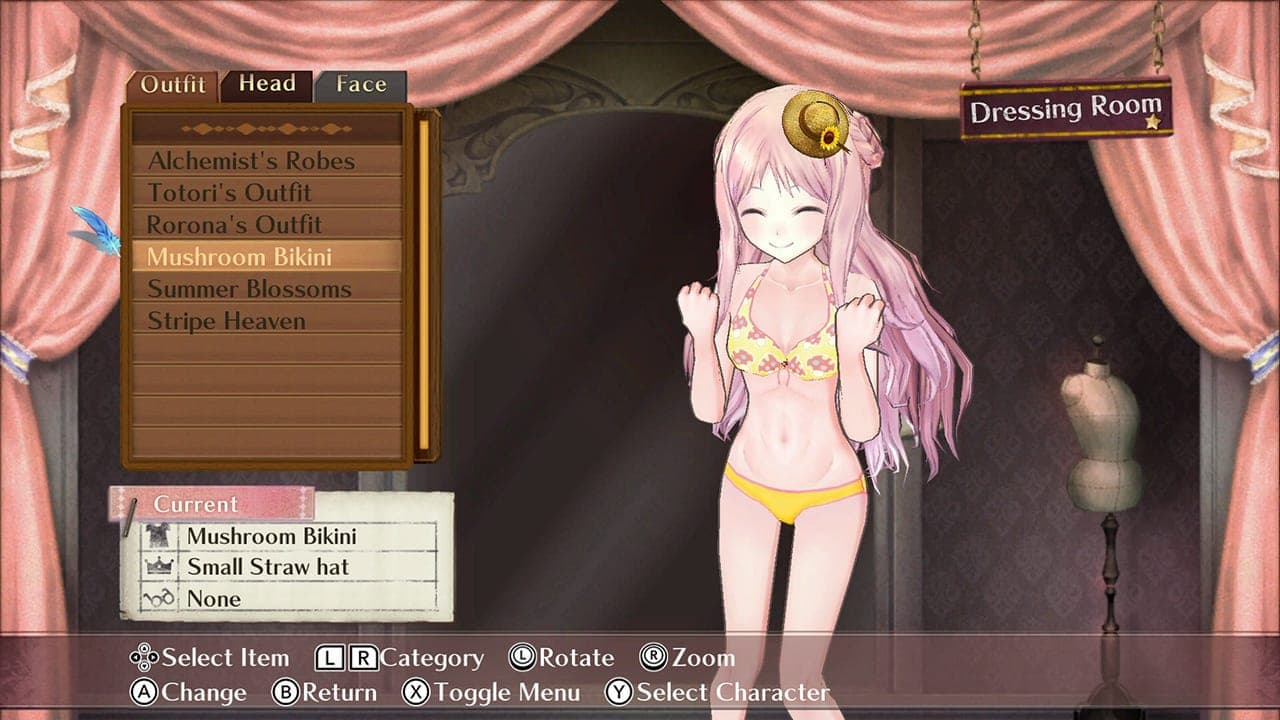The width and height of the screenshot is (1280, 720).
Task: Select the Head category tab
Action: coord(266,84)
